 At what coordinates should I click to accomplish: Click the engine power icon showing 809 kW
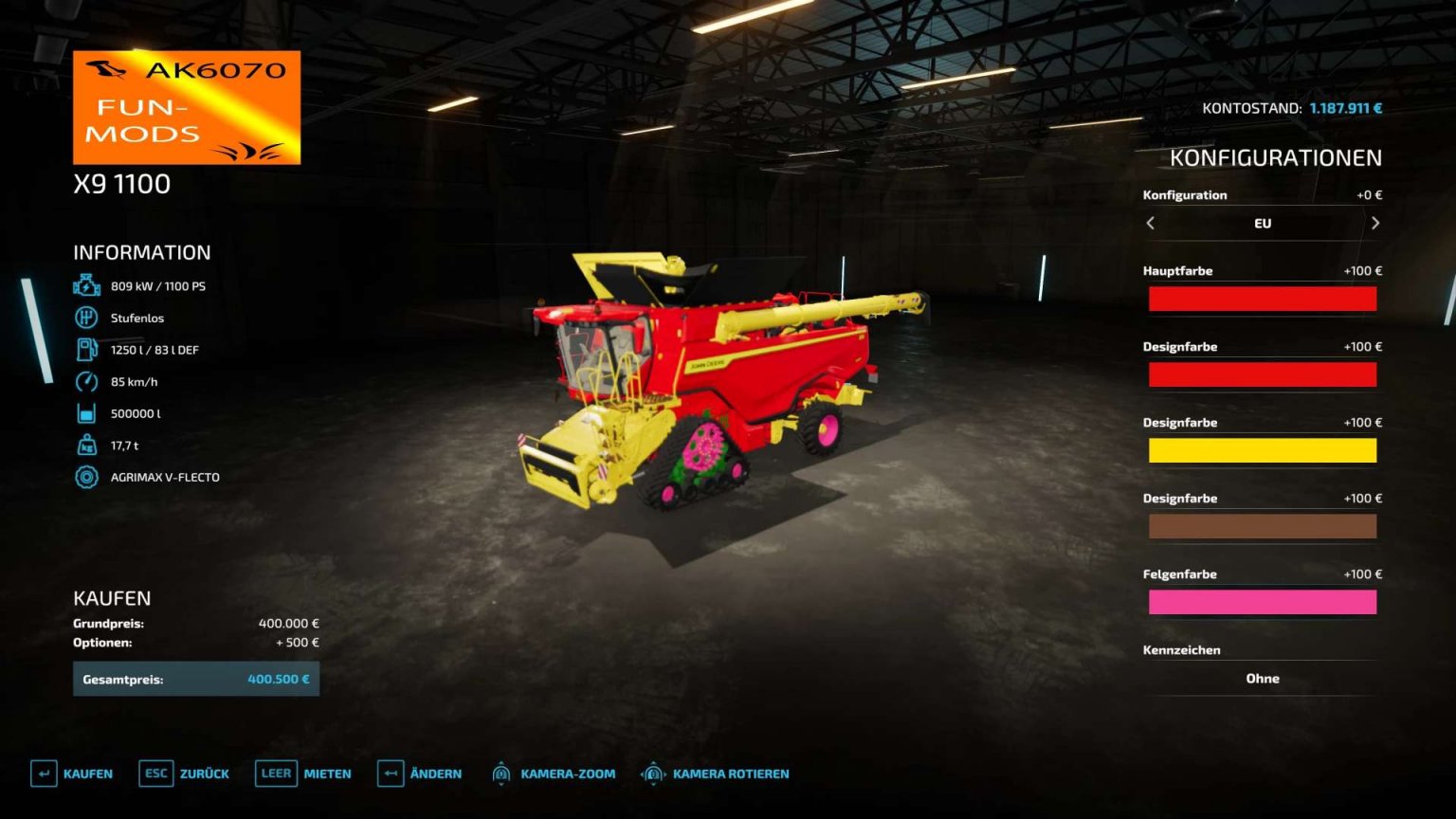[86, 284]
